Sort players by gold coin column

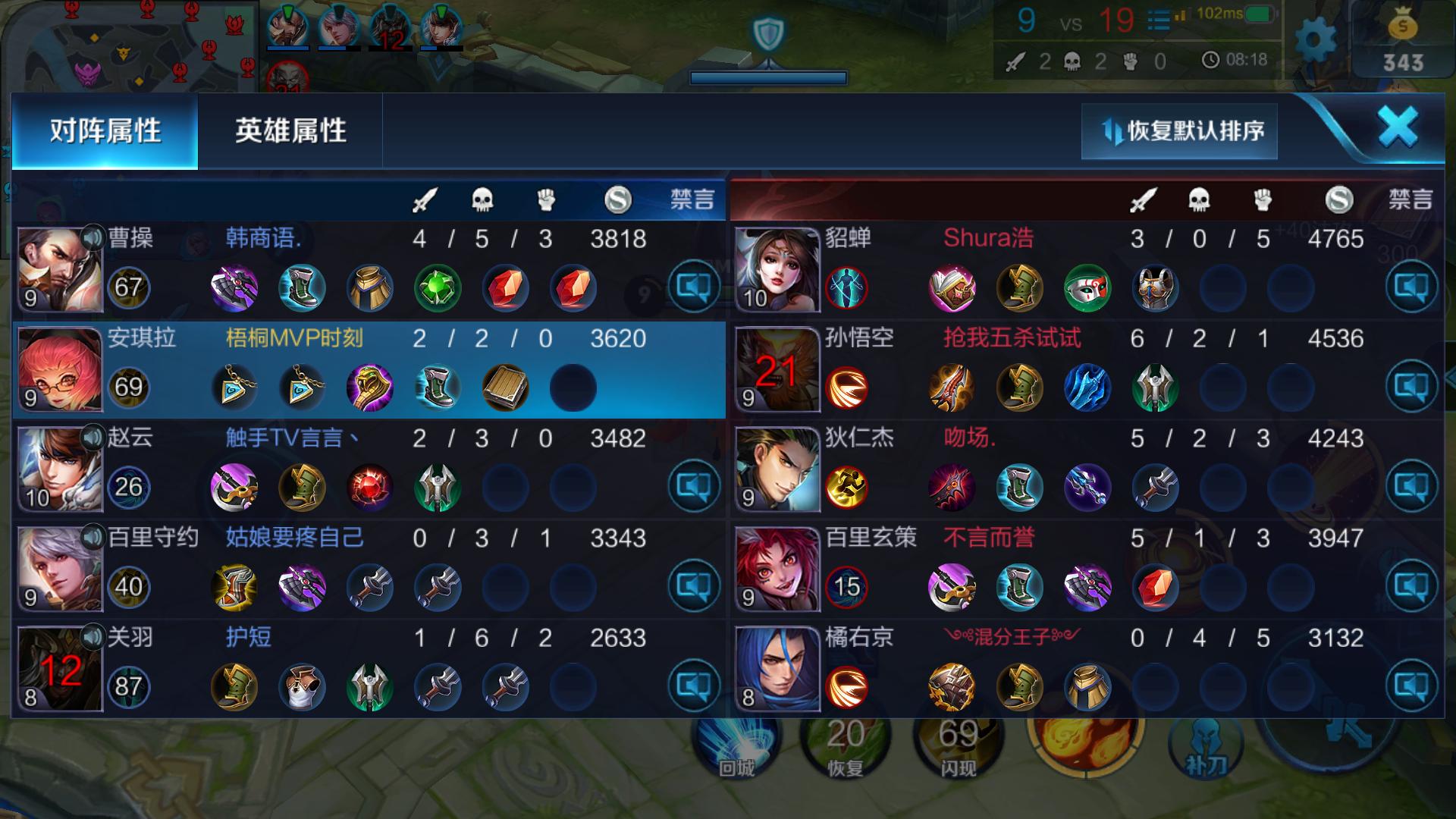click(x=618, y=199)
